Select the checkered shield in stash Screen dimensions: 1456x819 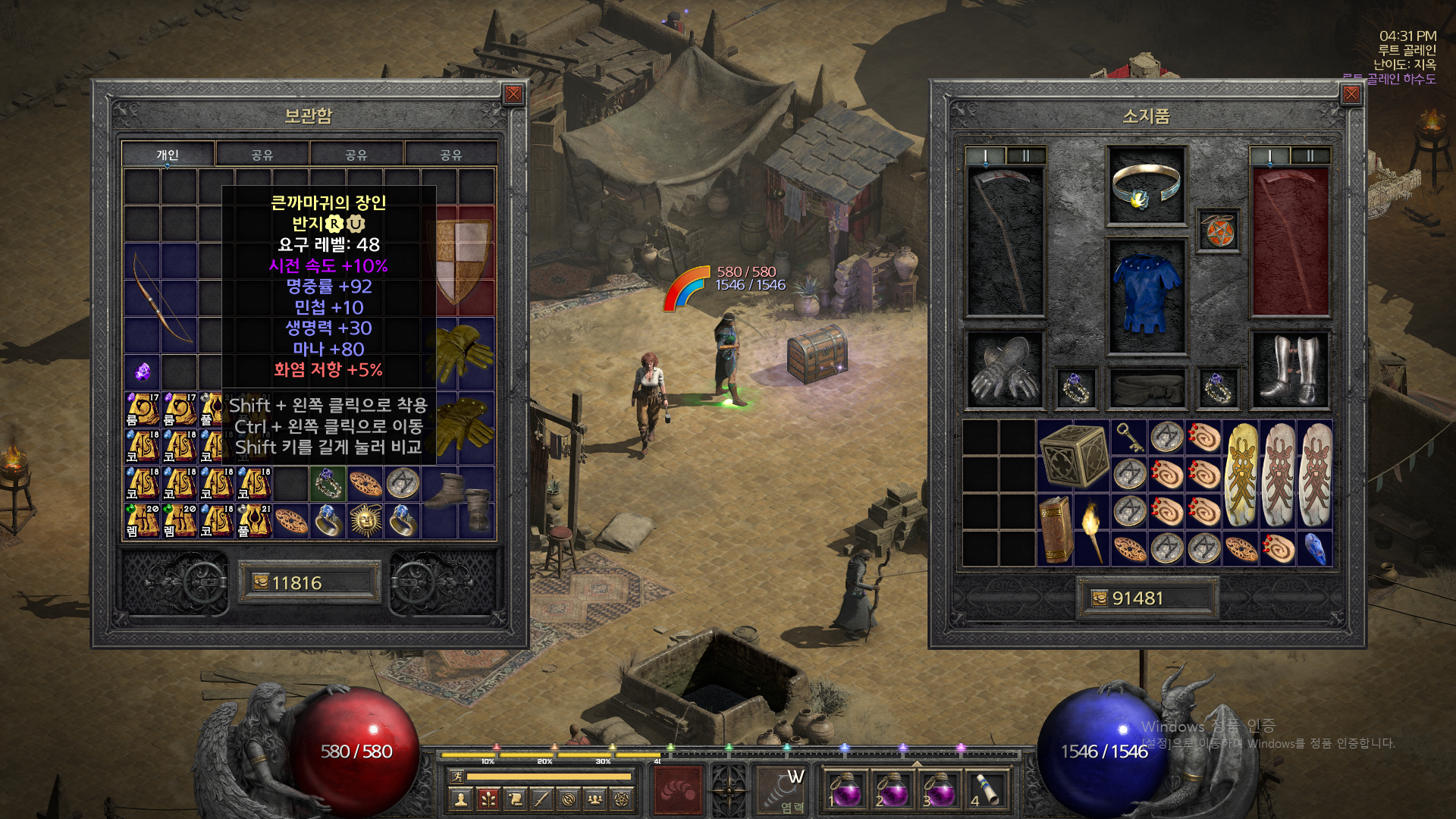(462, 261)
